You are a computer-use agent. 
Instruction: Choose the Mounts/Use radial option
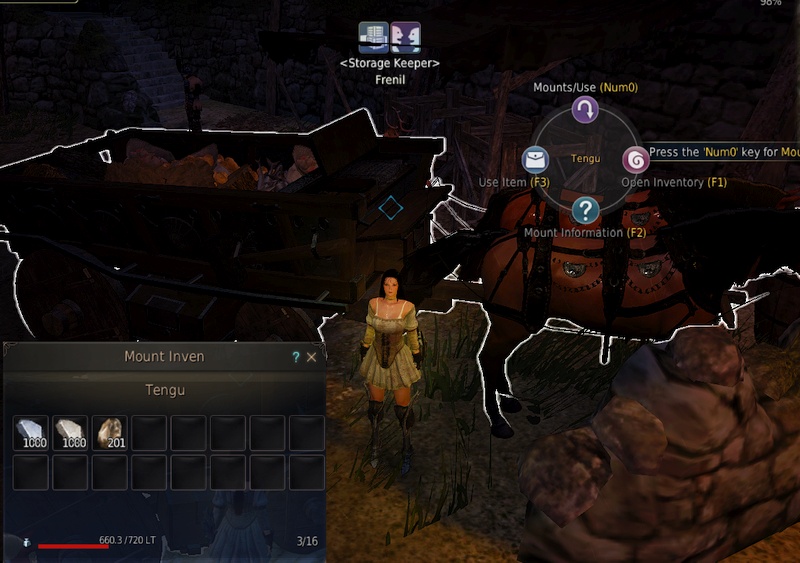pos(585,110)
